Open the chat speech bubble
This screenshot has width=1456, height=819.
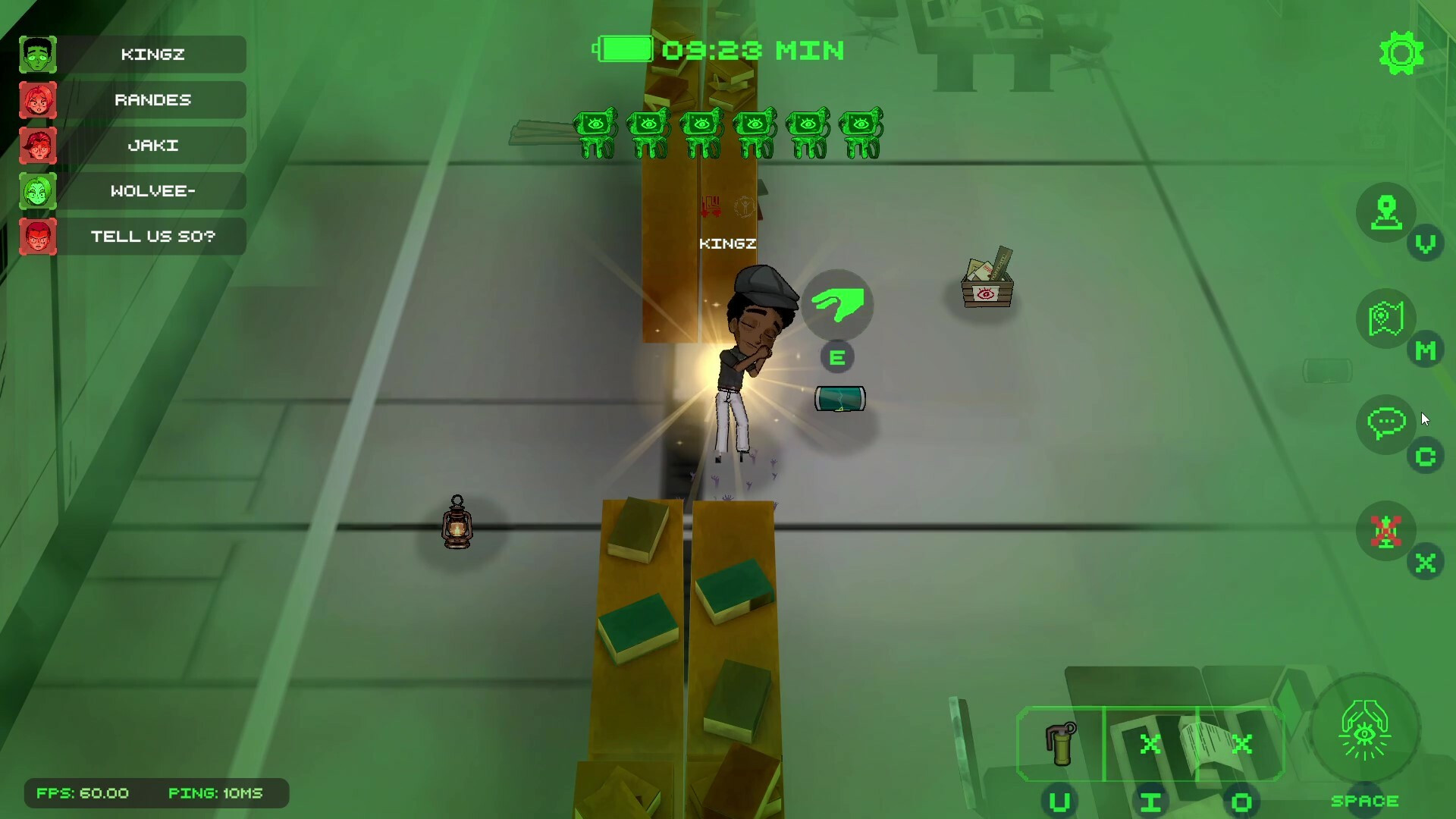point(1386,424)
